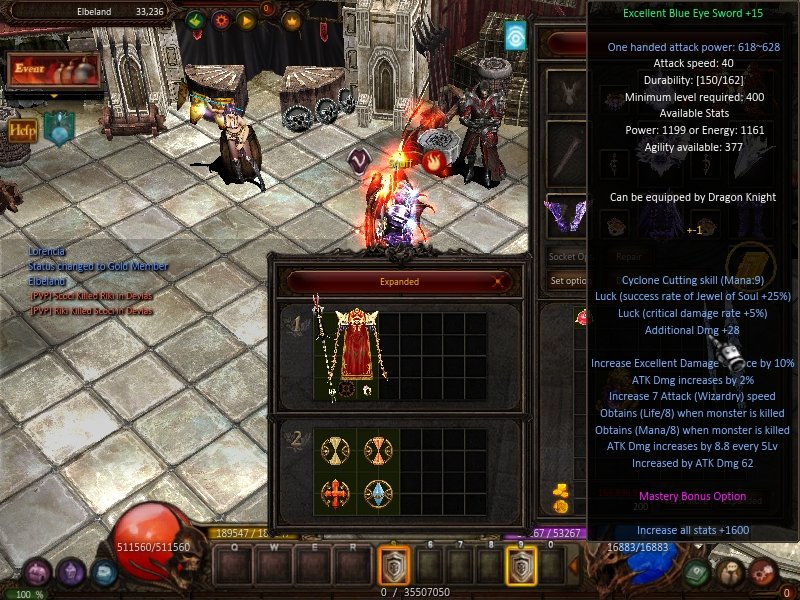Image resolution: width=800 pixels, height=600 pixels.
Task: Open the red gear top menu button
Action: coord(221,20)
